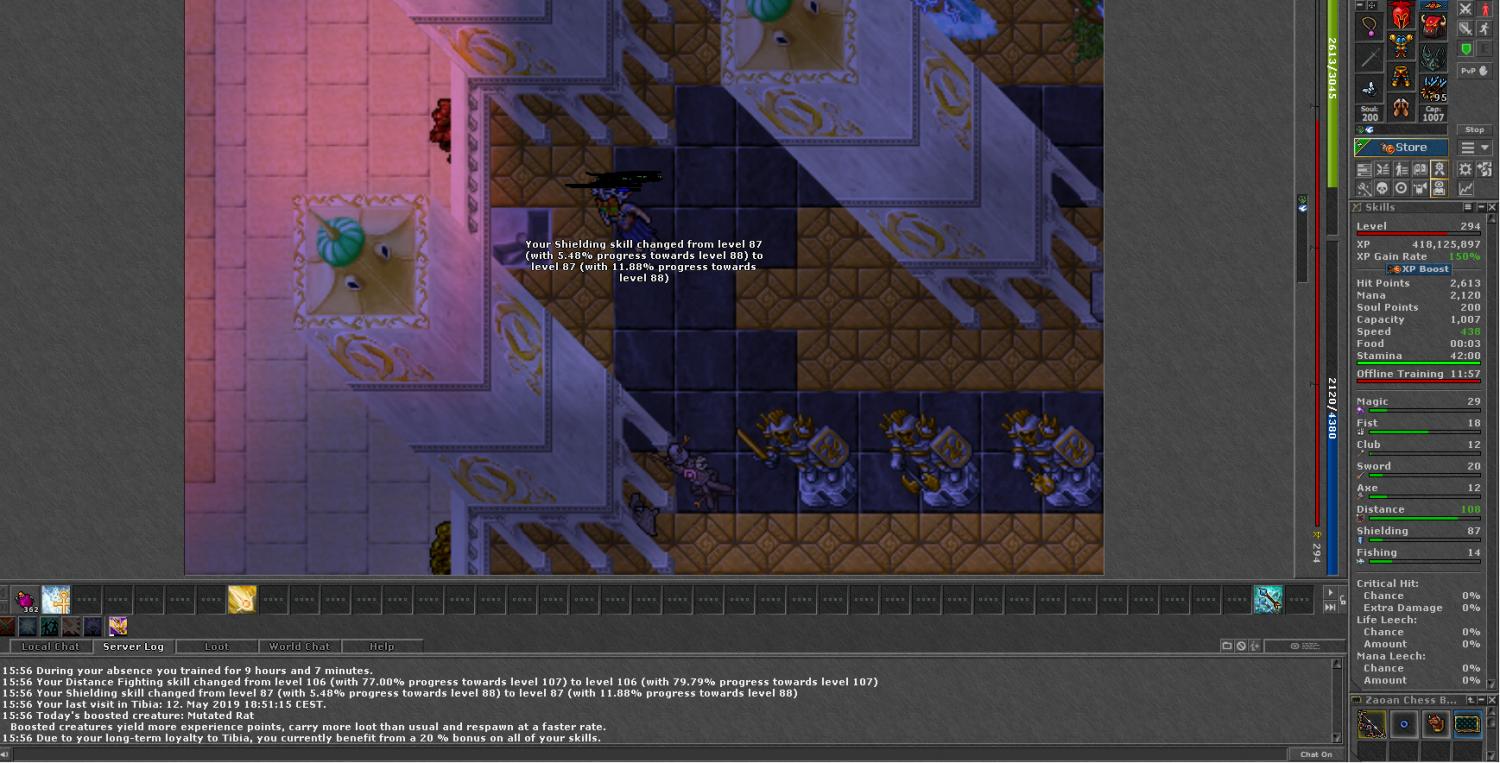This screenshot has height=763, width=1500.
Task: Activate the golden ankh spell slot
Action: point(56,600)
